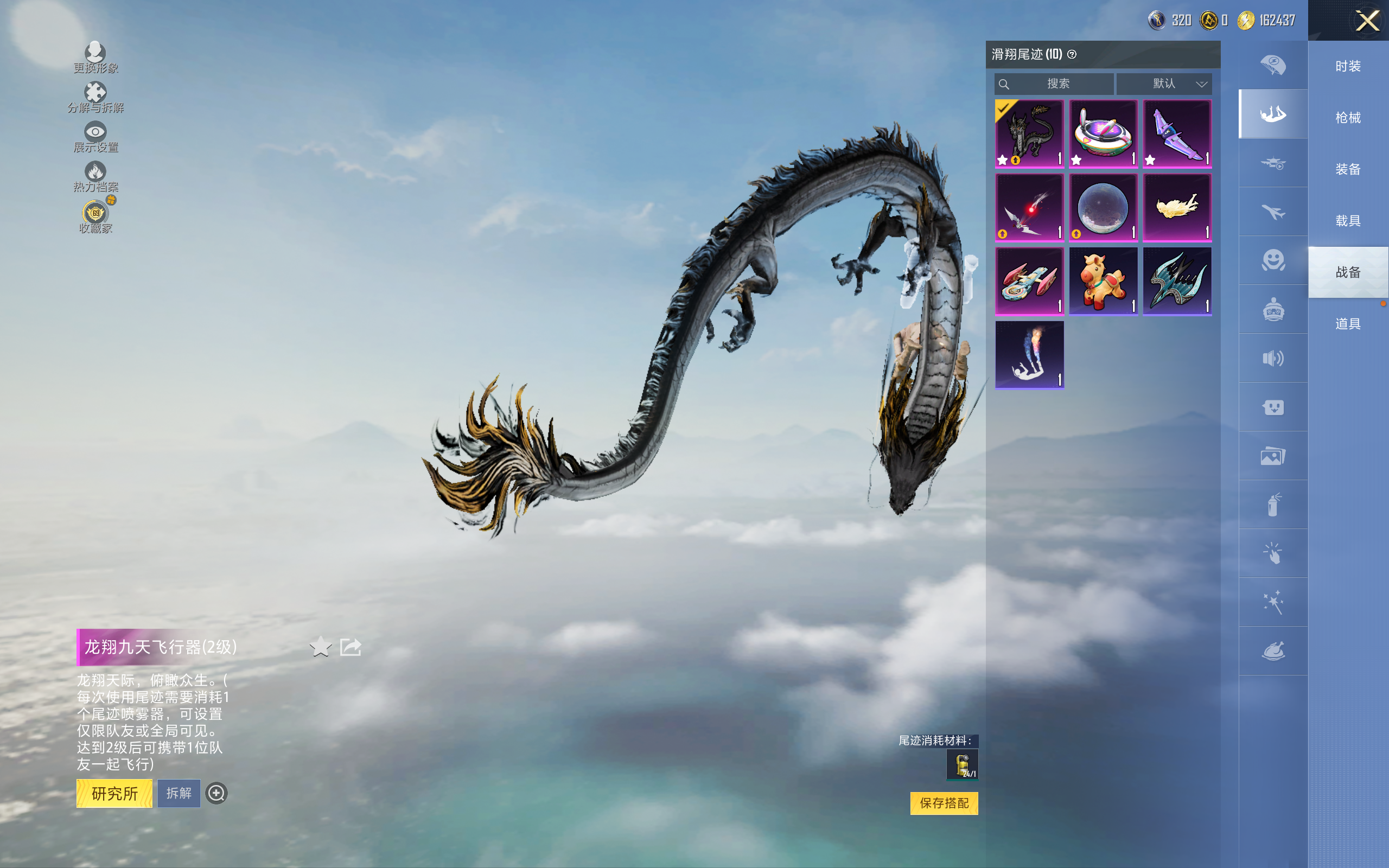Choose the orange toy horse trail
Screen dimensions: 1389x868
click(1103, 282)
